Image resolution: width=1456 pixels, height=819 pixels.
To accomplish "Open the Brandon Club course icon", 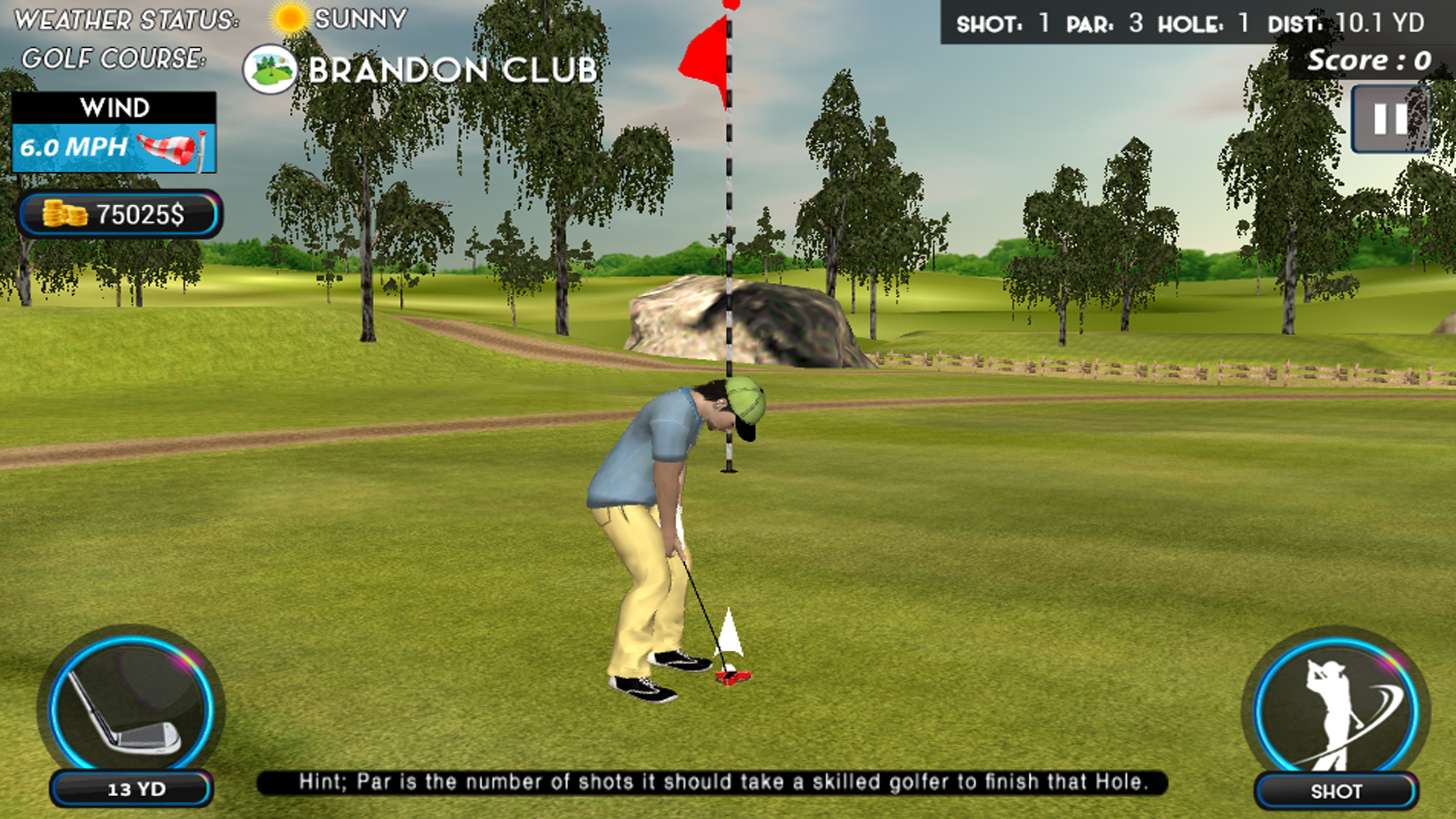I will point(270,68).
